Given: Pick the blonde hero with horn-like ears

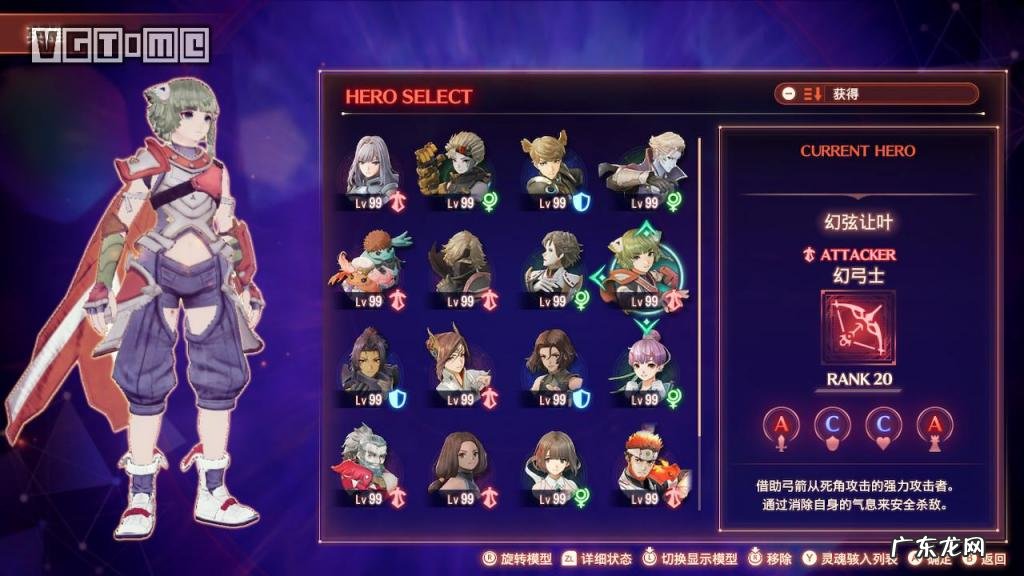Looking at the screenshot, I should (551, 166).
